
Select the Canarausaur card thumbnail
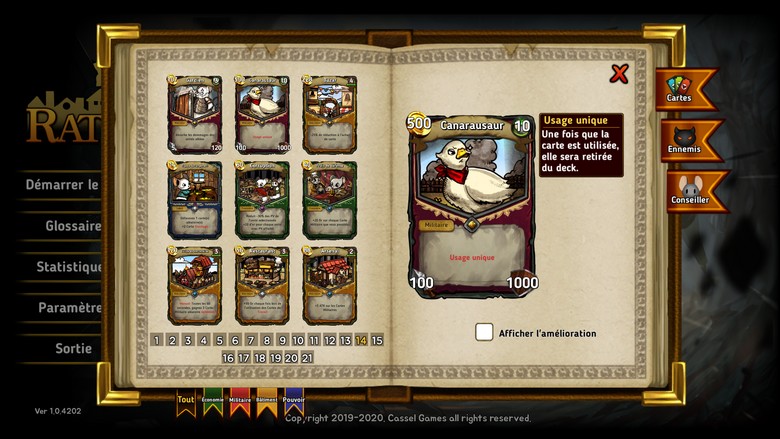click(262, 113)
